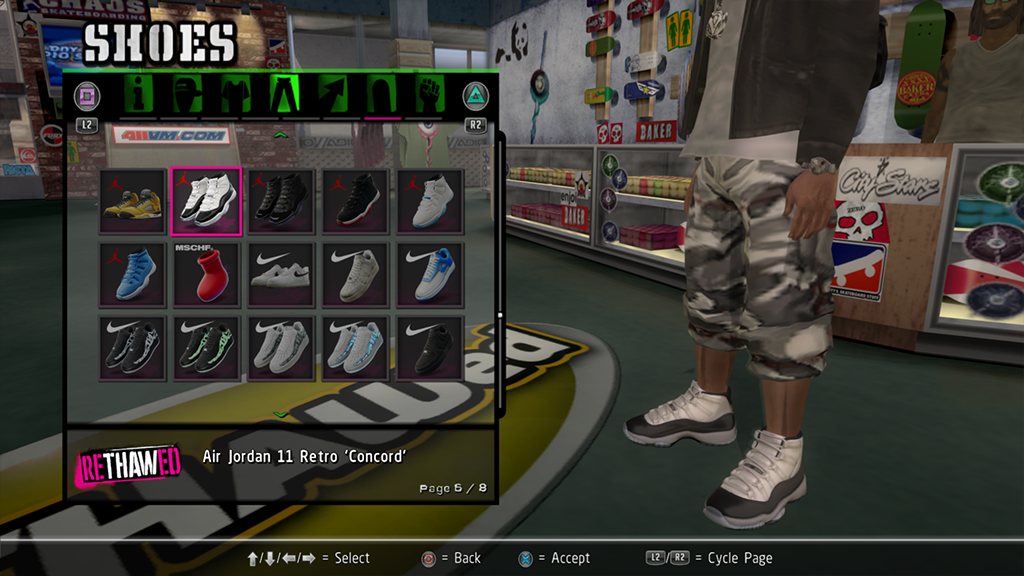Click the green up chevron above the grid
This screenshot has height=576, width=1024.
(281, 133)
